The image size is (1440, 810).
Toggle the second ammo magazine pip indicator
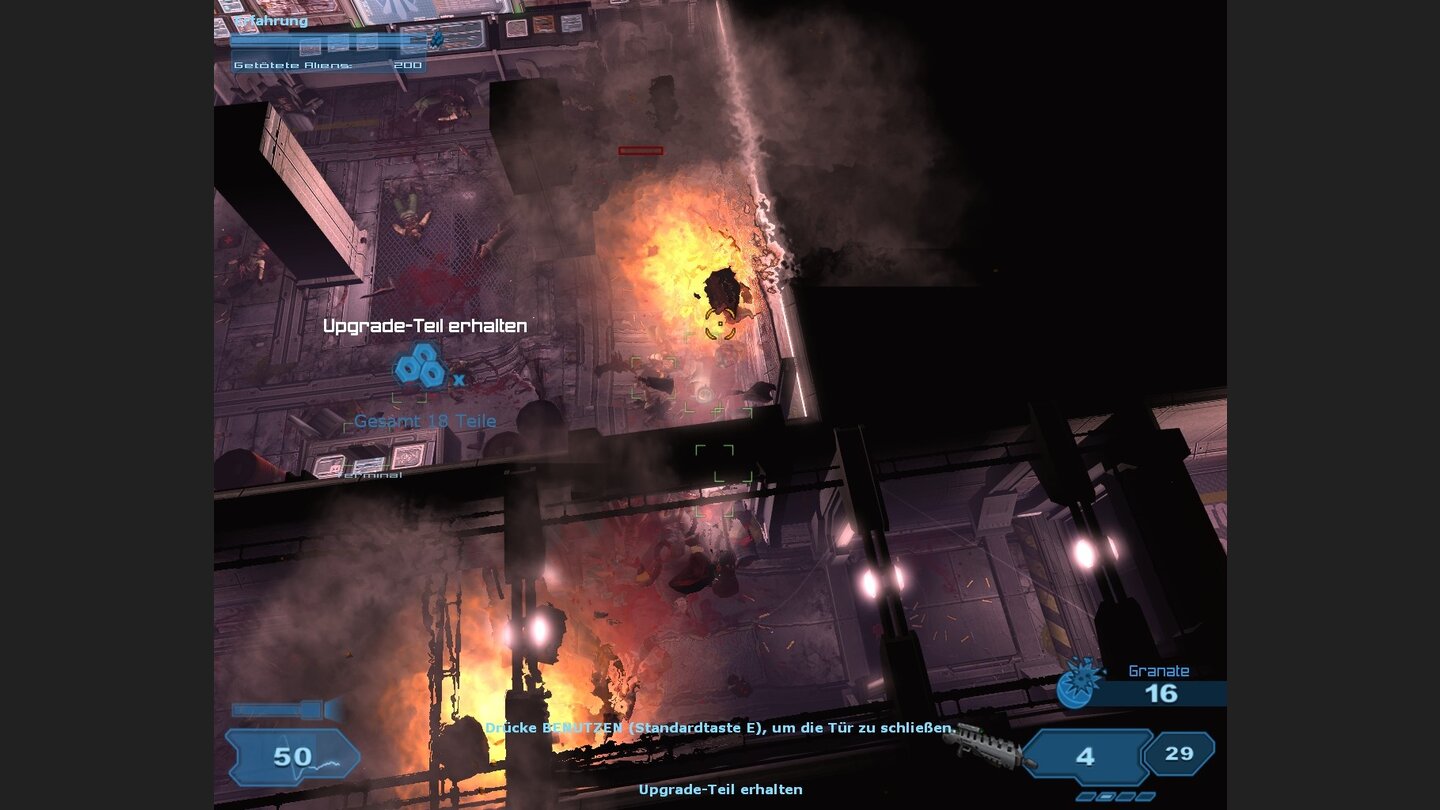pos(1105,796)
